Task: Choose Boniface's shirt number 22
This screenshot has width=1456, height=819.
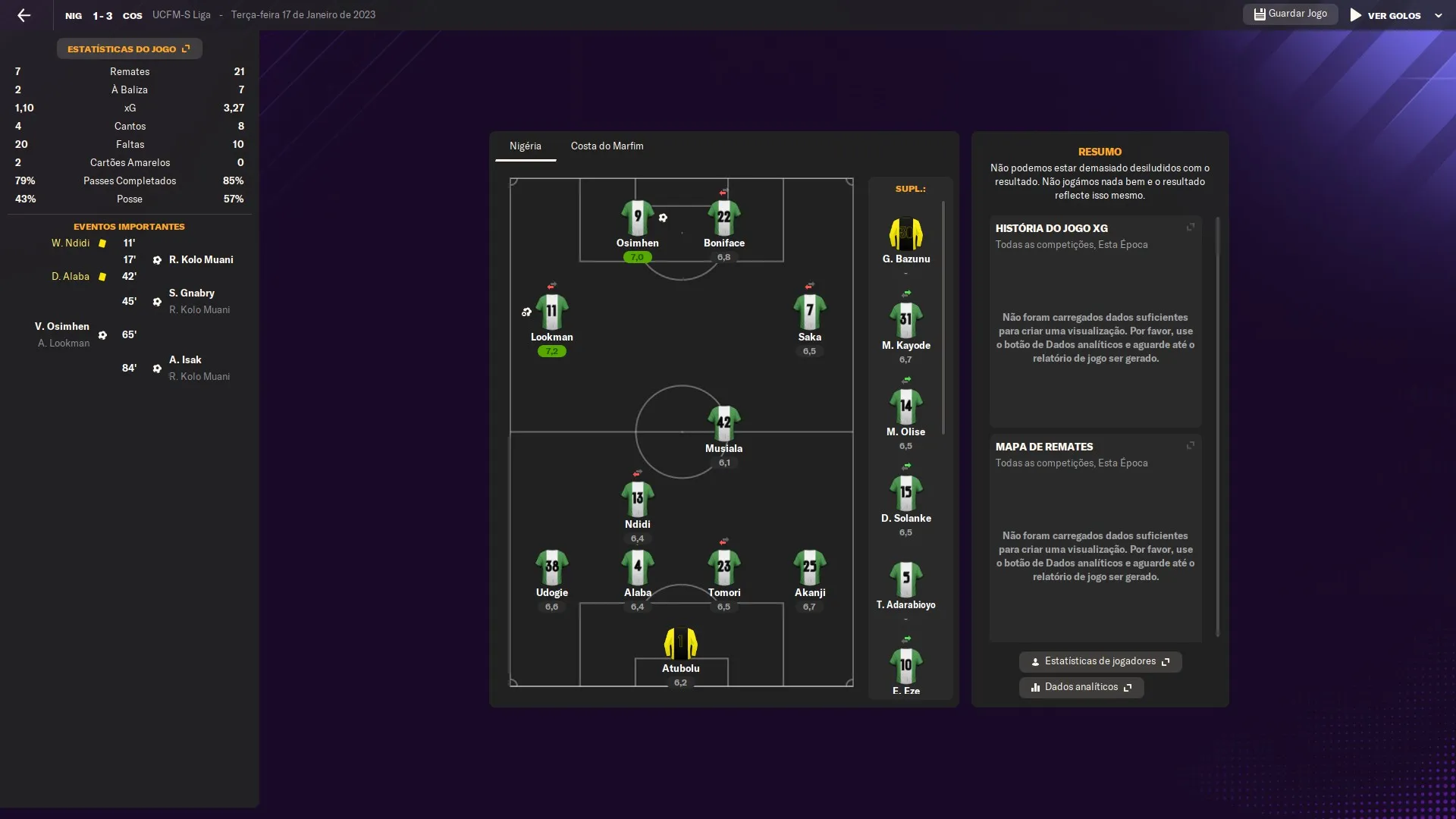Action: click(723, 218)
